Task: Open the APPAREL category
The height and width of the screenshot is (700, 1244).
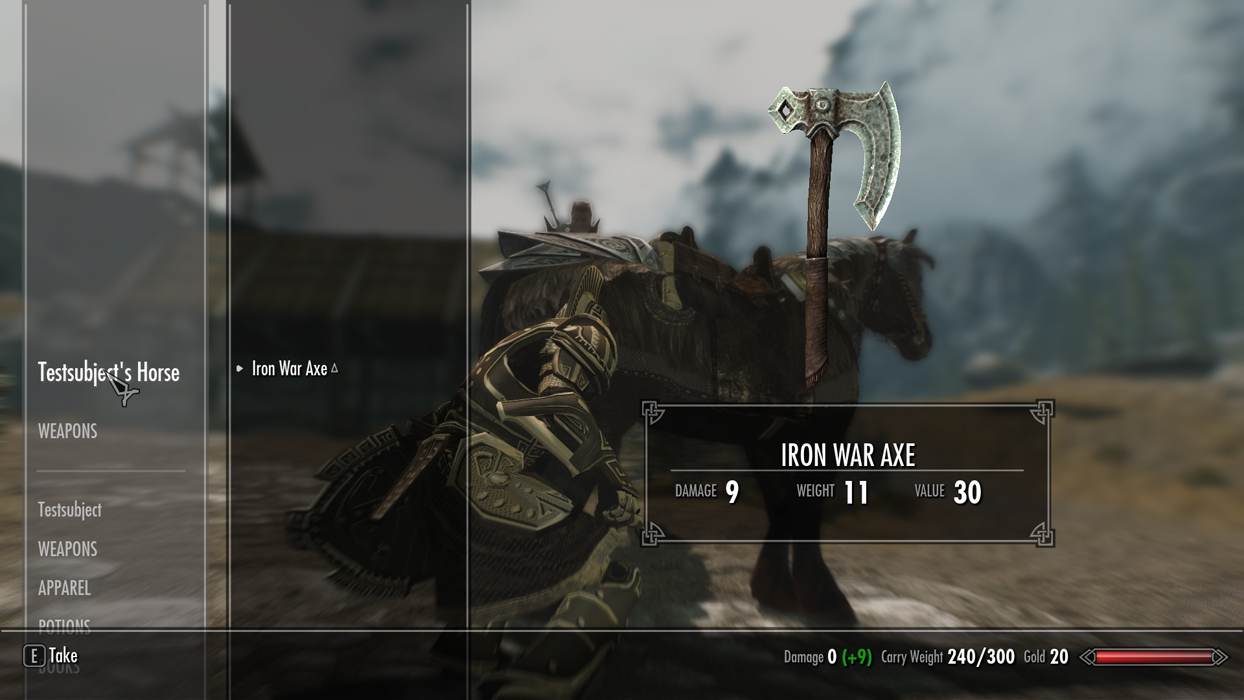Action: pos(64,588)
